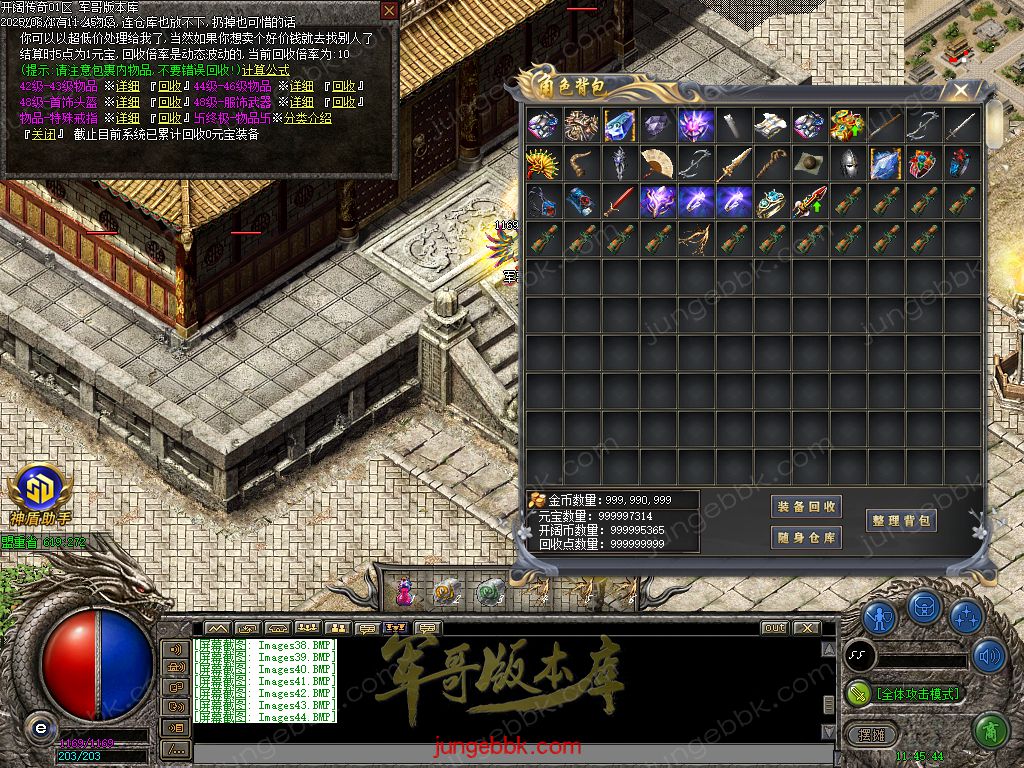Close the NPC recycle dialog with X

(389, 10)
